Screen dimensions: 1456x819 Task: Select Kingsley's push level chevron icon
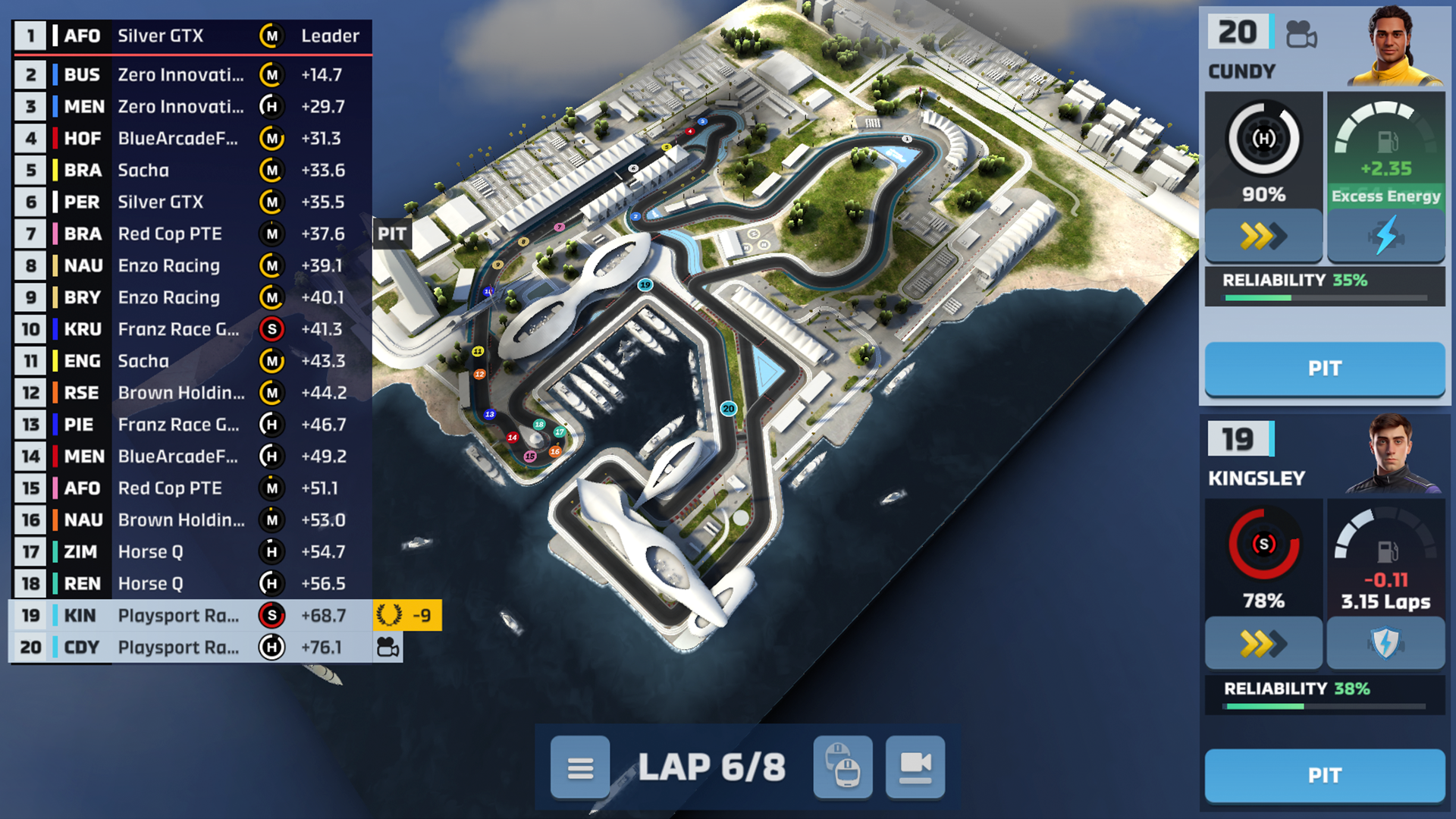[x=1263, y=643]
